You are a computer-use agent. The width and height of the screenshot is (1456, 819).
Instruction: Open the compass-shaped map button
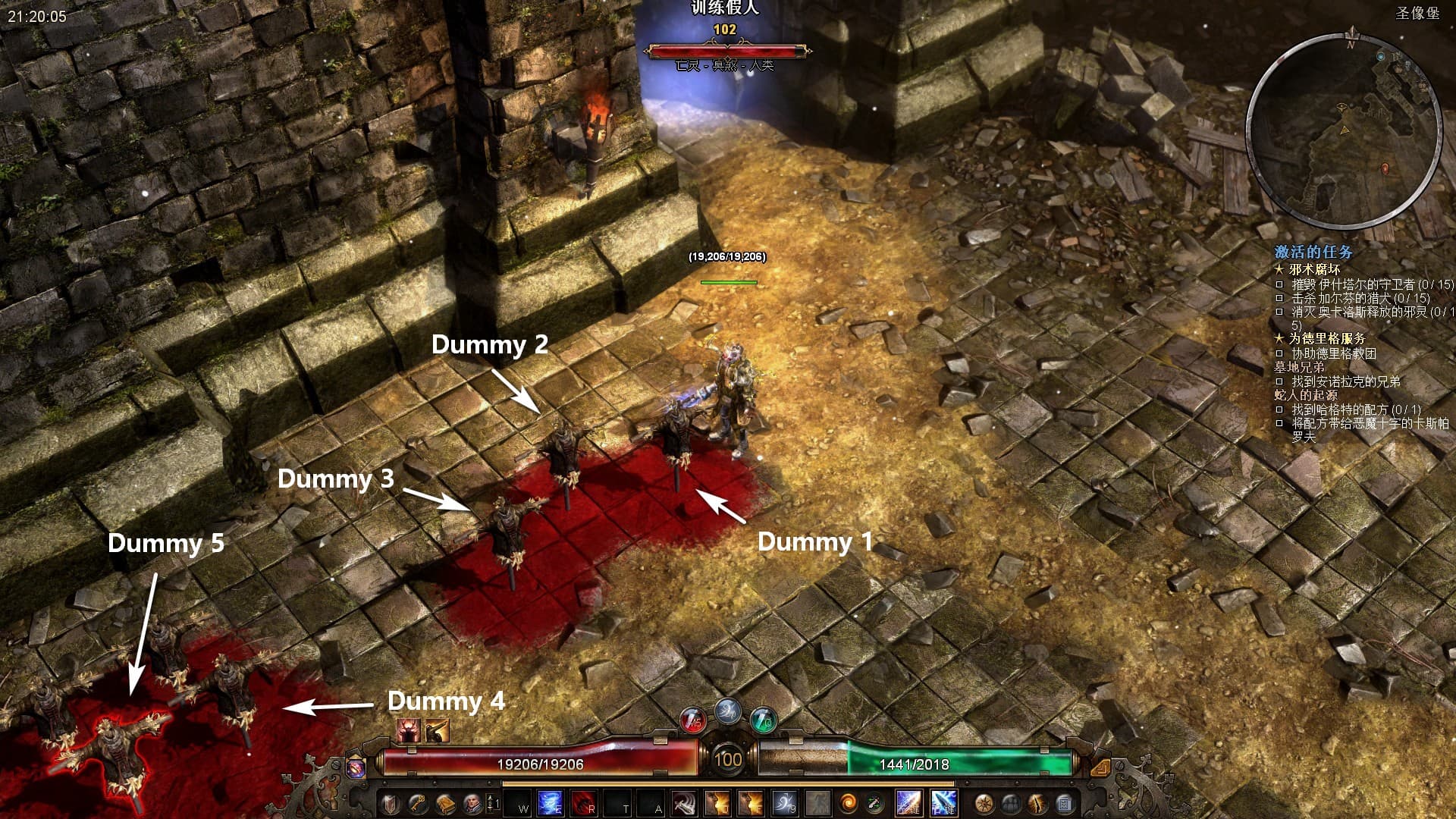click(984, 803)
